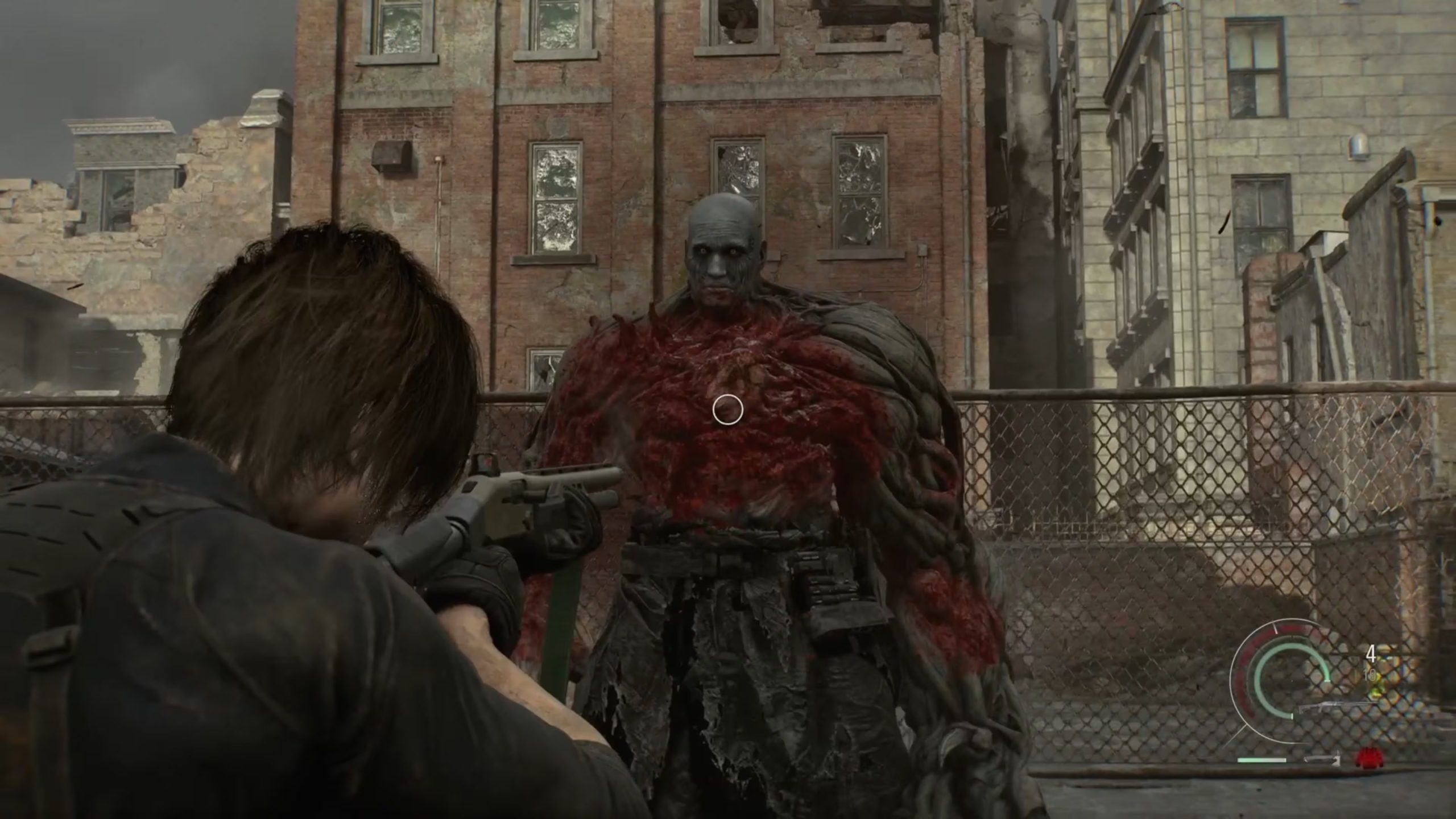Click the reserve ammo count showing 10
Image resolution: width=1456 pixels, height=819 pixels.
click(x=1371, y=675)
